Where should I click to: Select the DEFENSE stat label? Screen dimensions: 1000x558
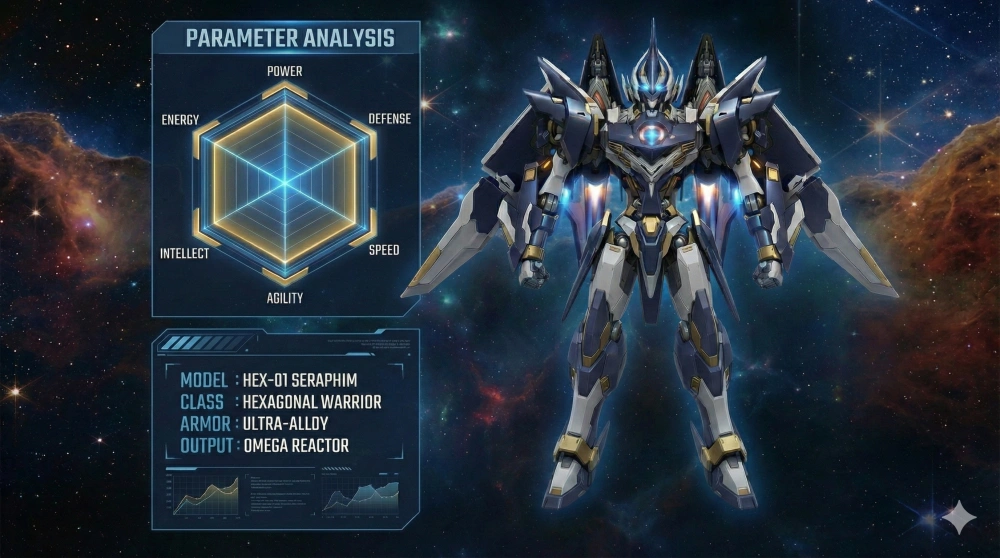click(x=389, y=118)
